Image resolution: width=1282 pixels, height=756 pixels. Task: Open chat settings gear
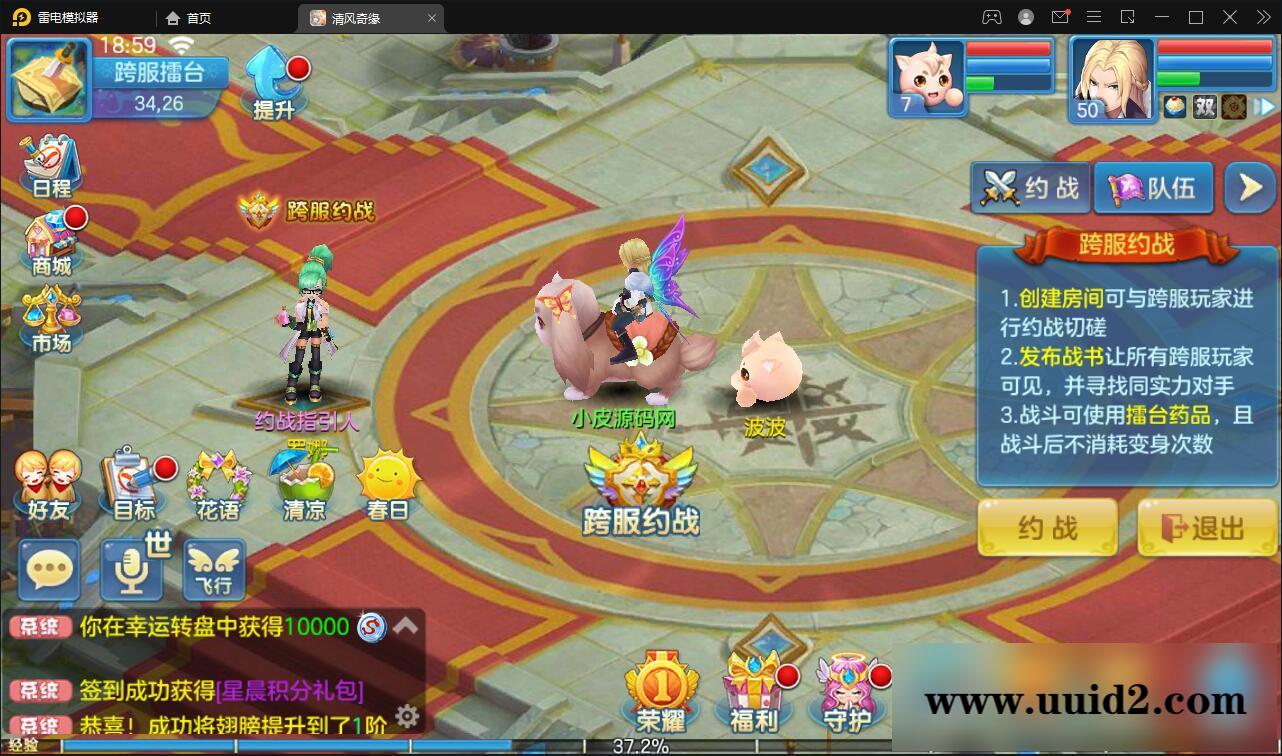[x=407, y=715]
